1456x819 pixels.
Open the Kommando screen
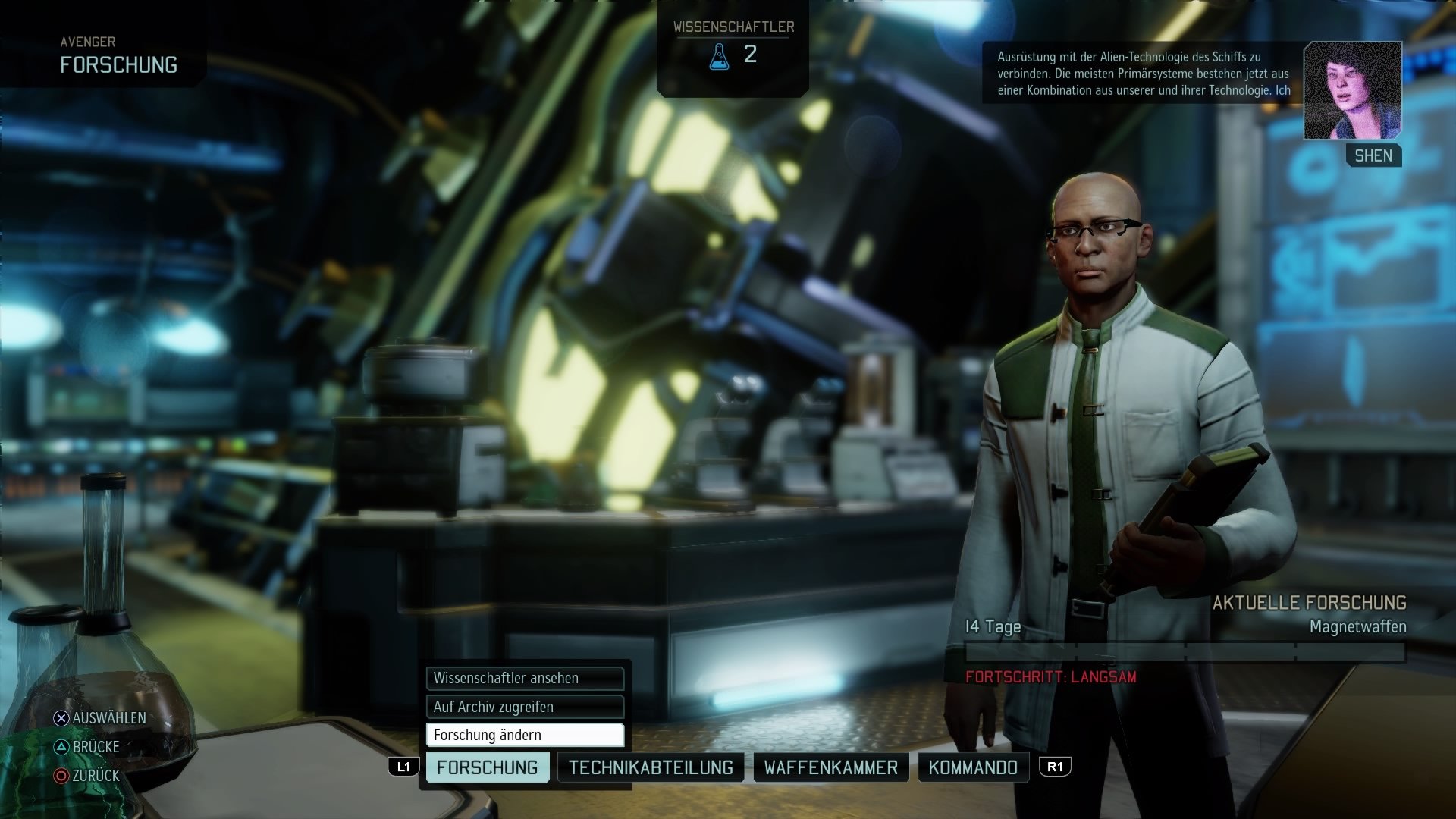point(973,767)
